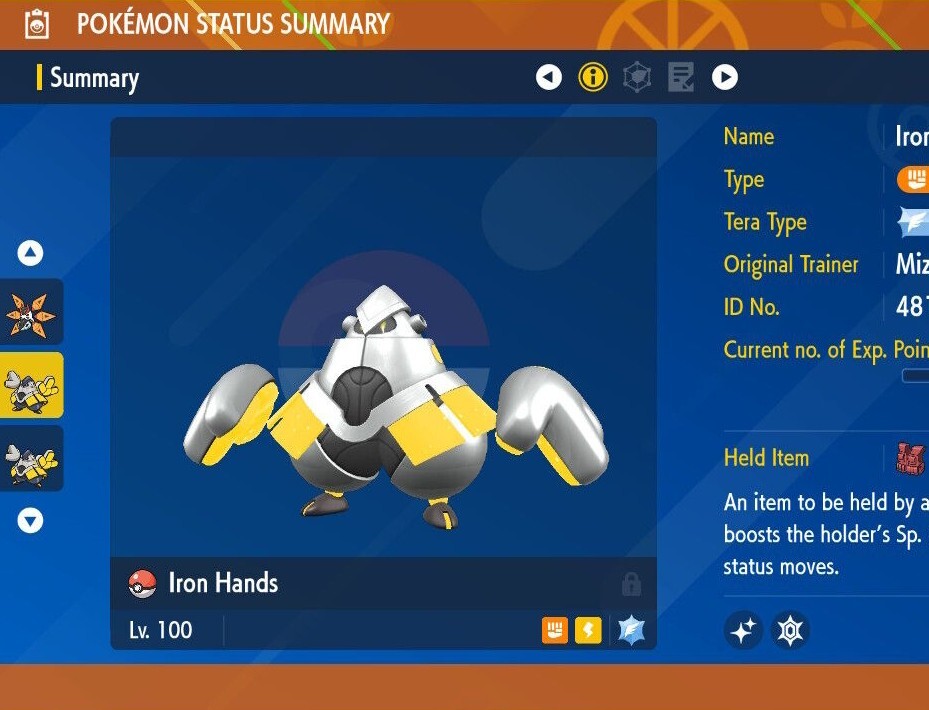The image size is (929, 710).
Task: Click the Fighting type icon below the portrait
Action: [x=555, y=630]
